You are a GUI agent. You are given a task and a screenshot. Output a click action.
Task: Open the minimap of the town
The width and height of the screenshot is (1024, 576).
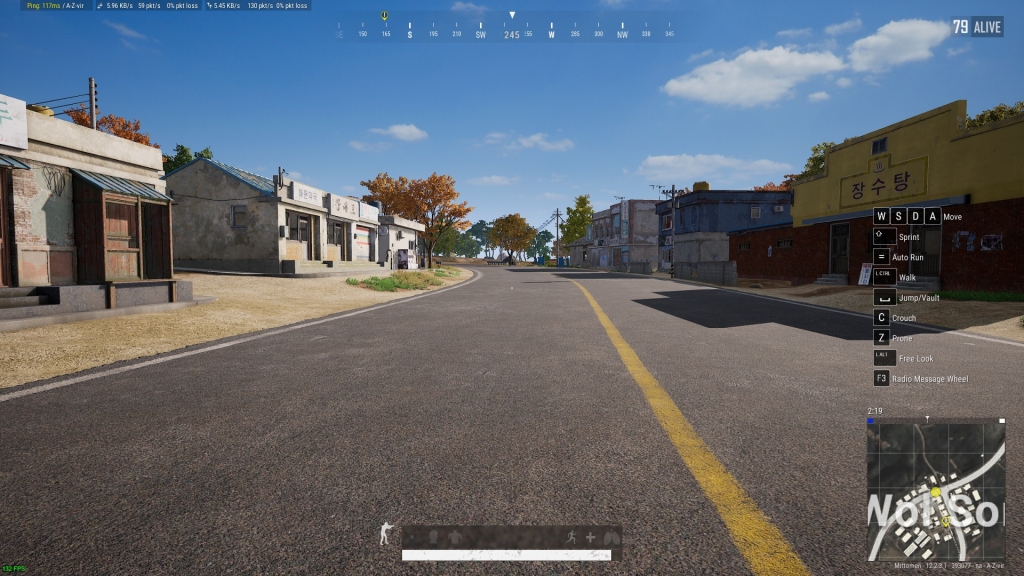[x=935, y=488]
